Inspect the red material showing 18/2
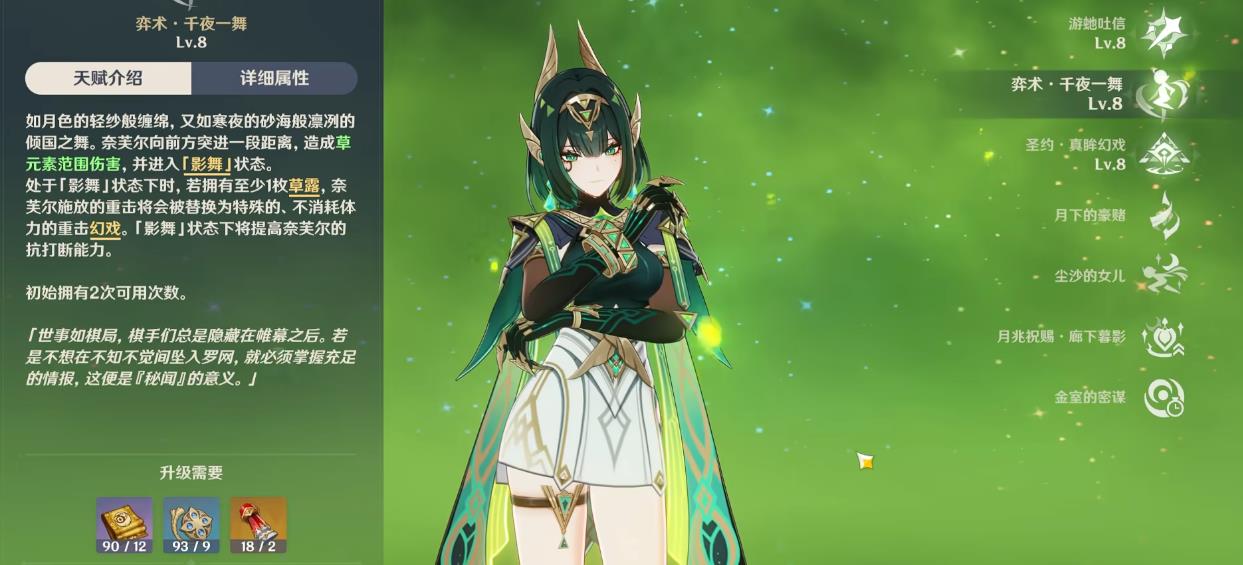This screenshot has width=1243, height=565. (258, 524)
